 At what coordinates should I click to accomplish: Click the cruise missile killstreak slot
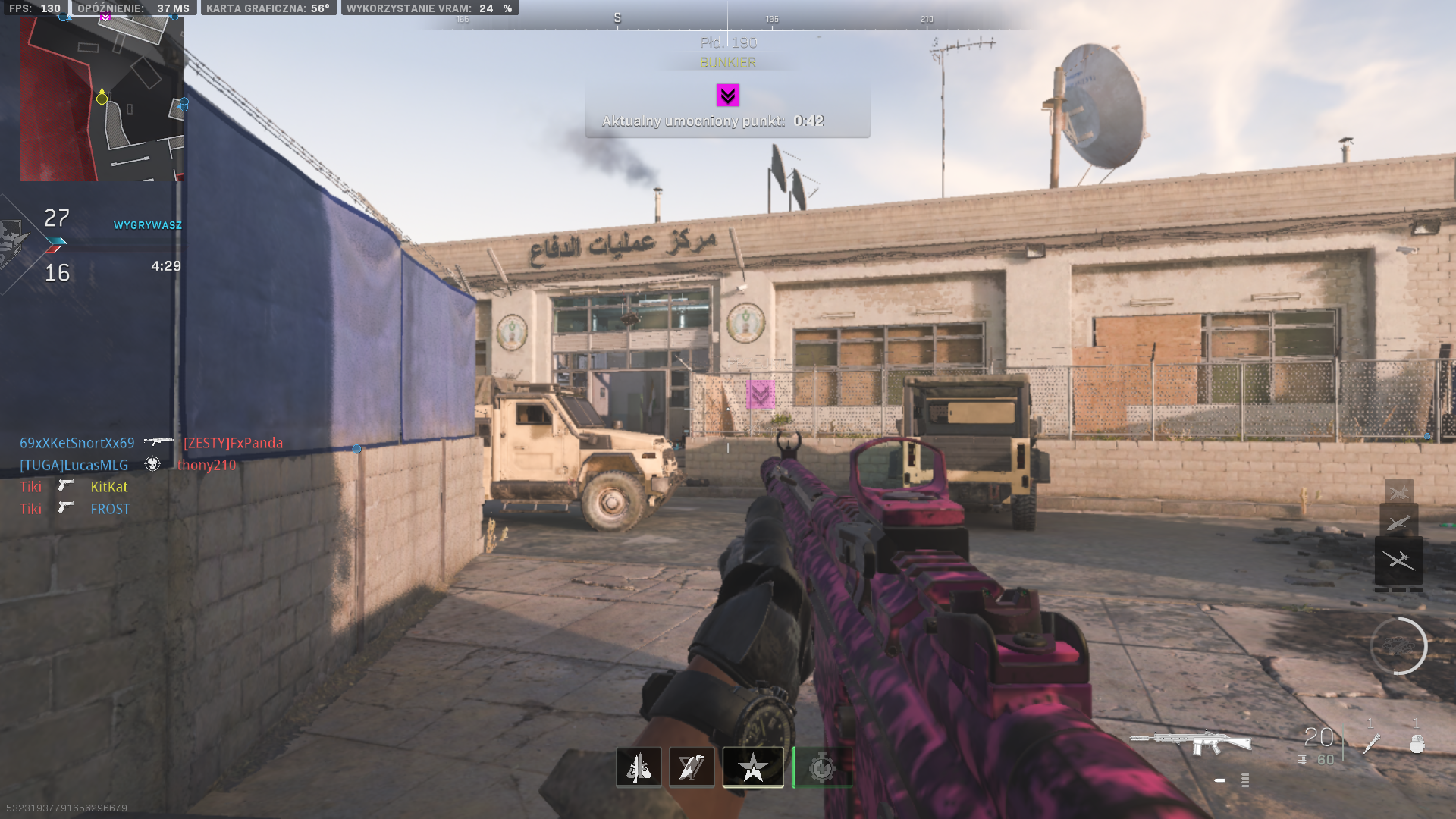coord(1398,522)
